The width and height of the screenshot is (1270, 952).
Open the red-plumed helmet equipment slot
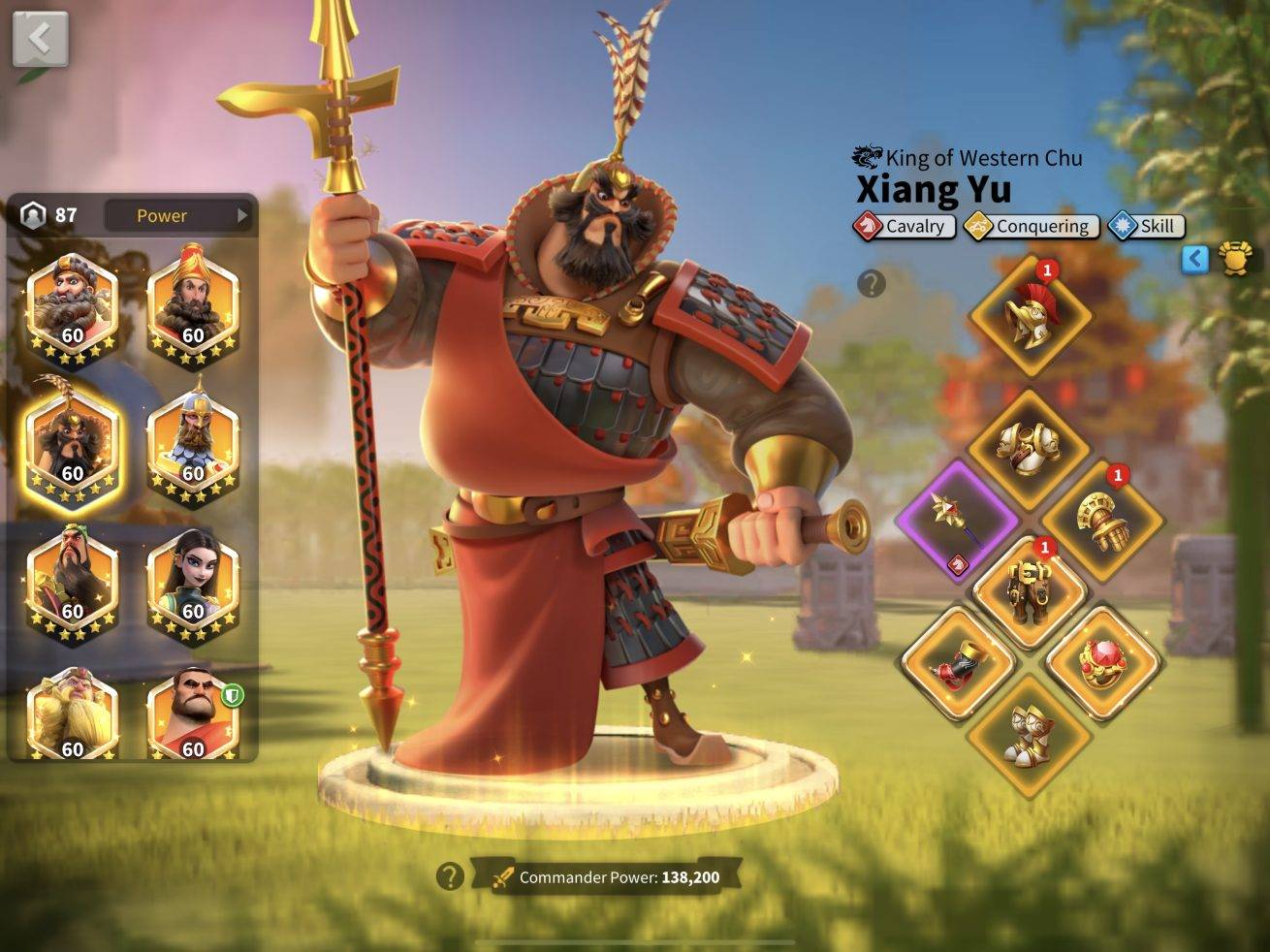tap(1030, 315)
